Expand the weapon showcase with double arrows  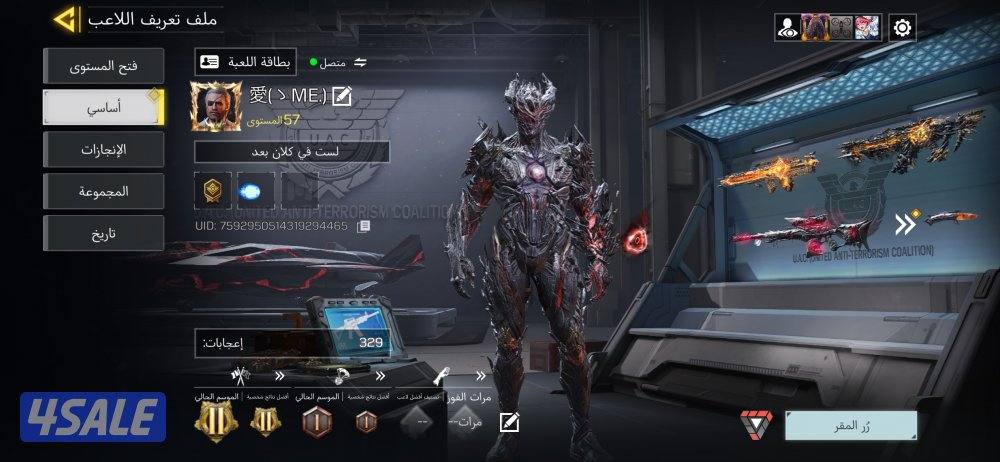(x=906, y=222)
